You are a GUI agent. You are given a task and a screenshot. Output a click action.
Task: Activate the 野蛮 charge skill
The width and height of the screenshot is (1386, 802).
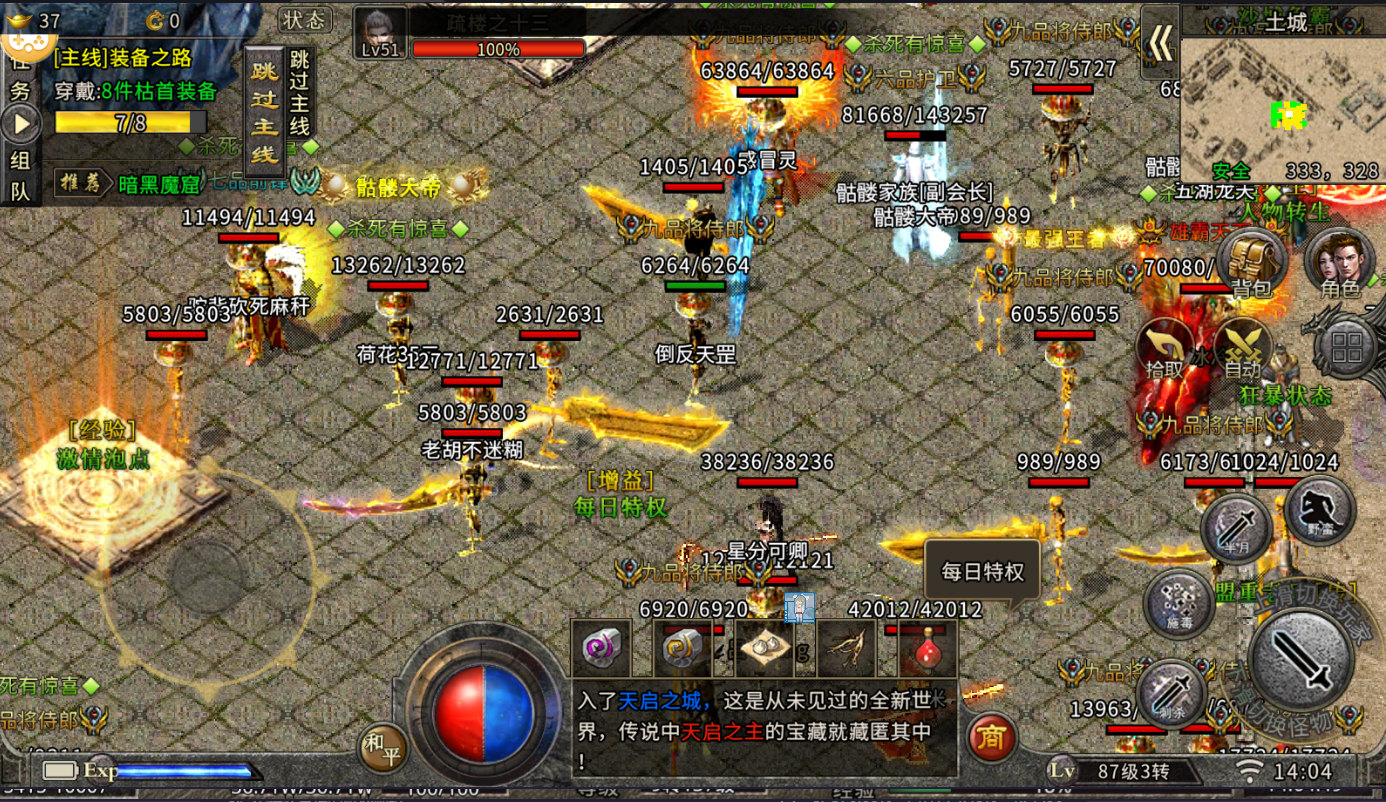click(1319, 510)
